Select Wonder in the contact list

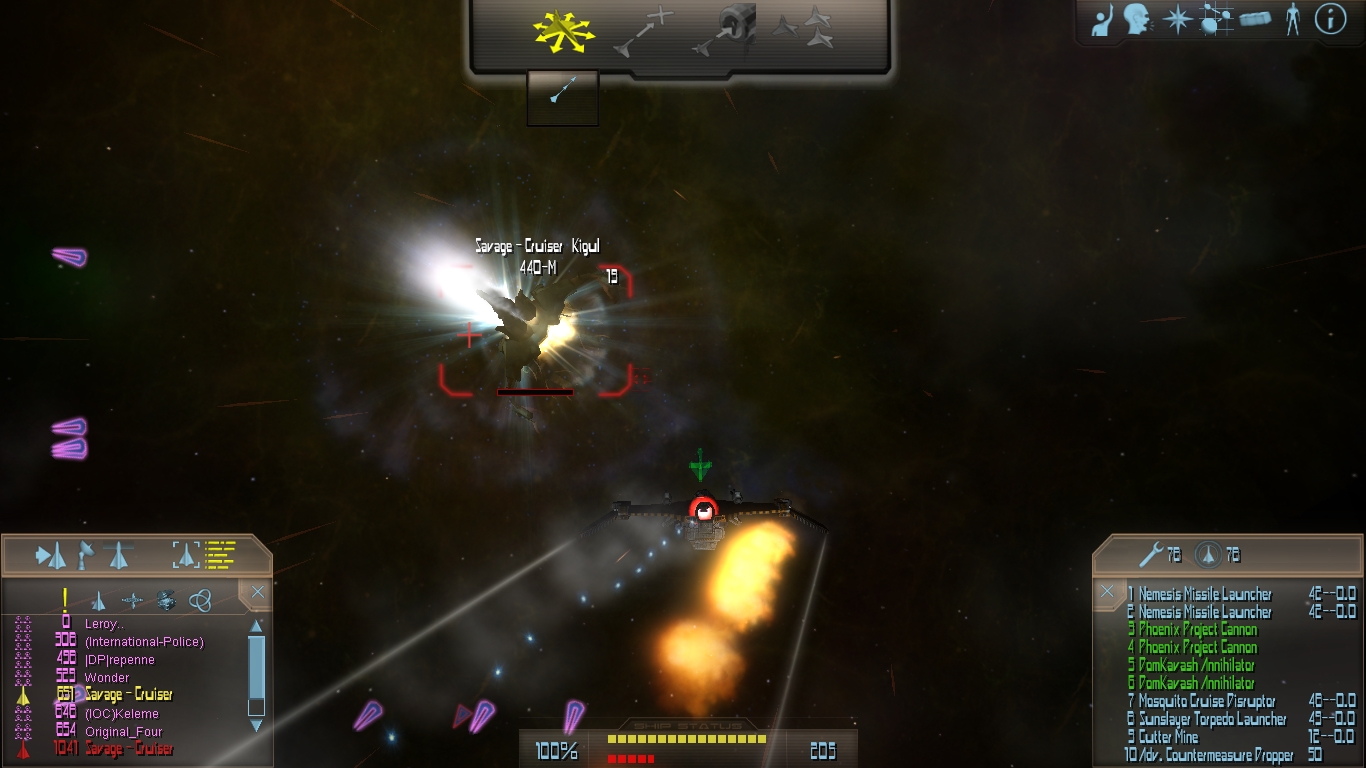[x=107, y=678]
